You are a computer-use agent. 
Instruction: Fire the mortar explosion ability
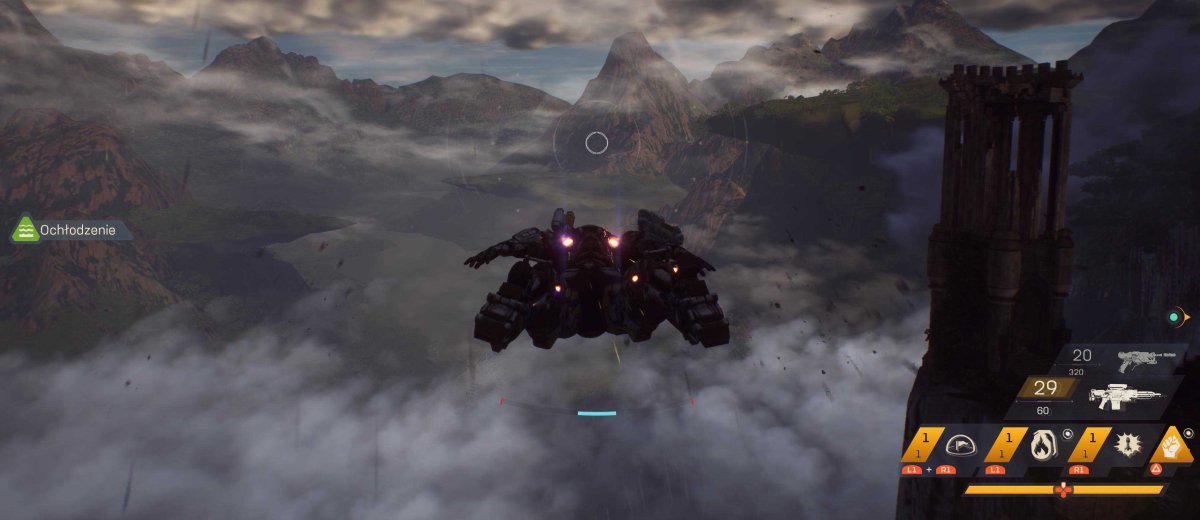[x=1125, y=444]
